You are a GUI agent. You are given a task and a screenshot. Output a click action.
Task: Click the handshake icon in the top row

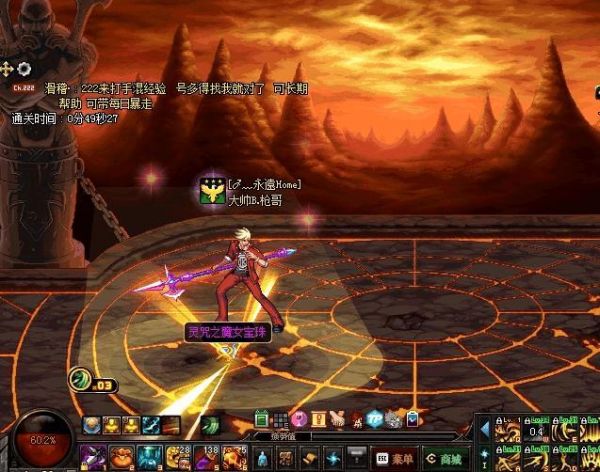click(338, 418)
